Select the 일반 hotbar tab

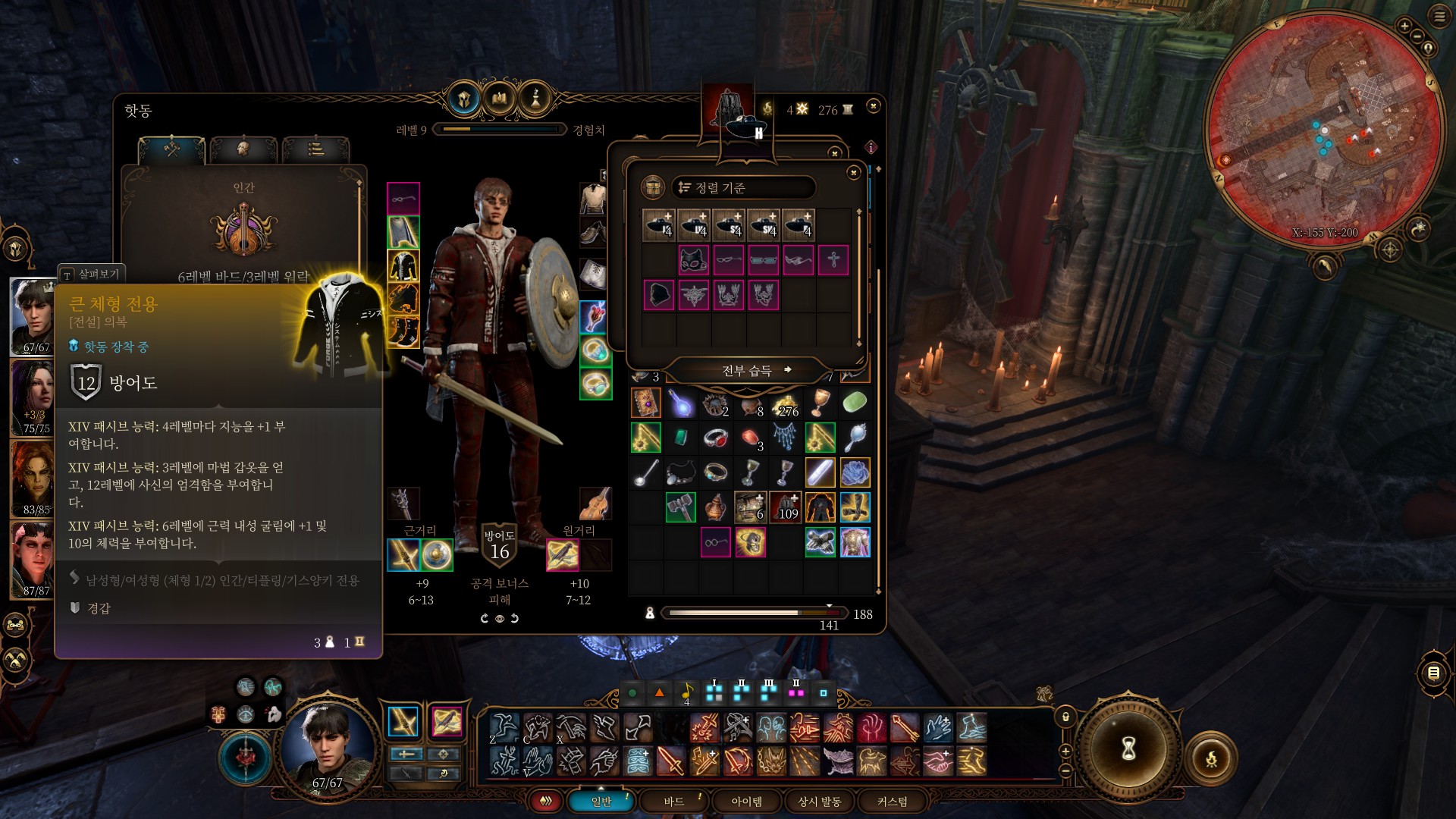coord(601,802)
